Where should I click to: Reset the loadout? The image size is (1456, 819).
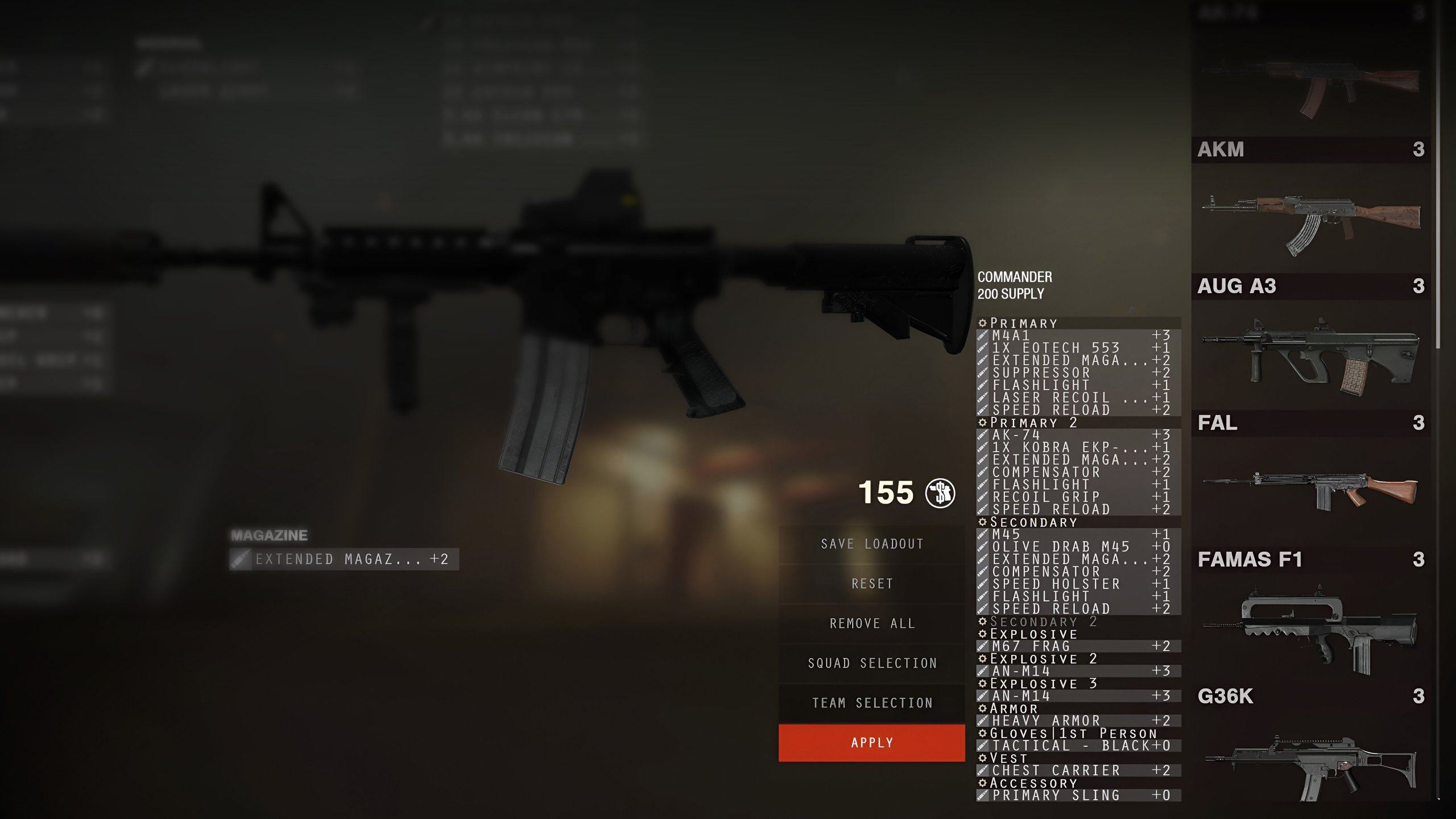click(871, 584)
